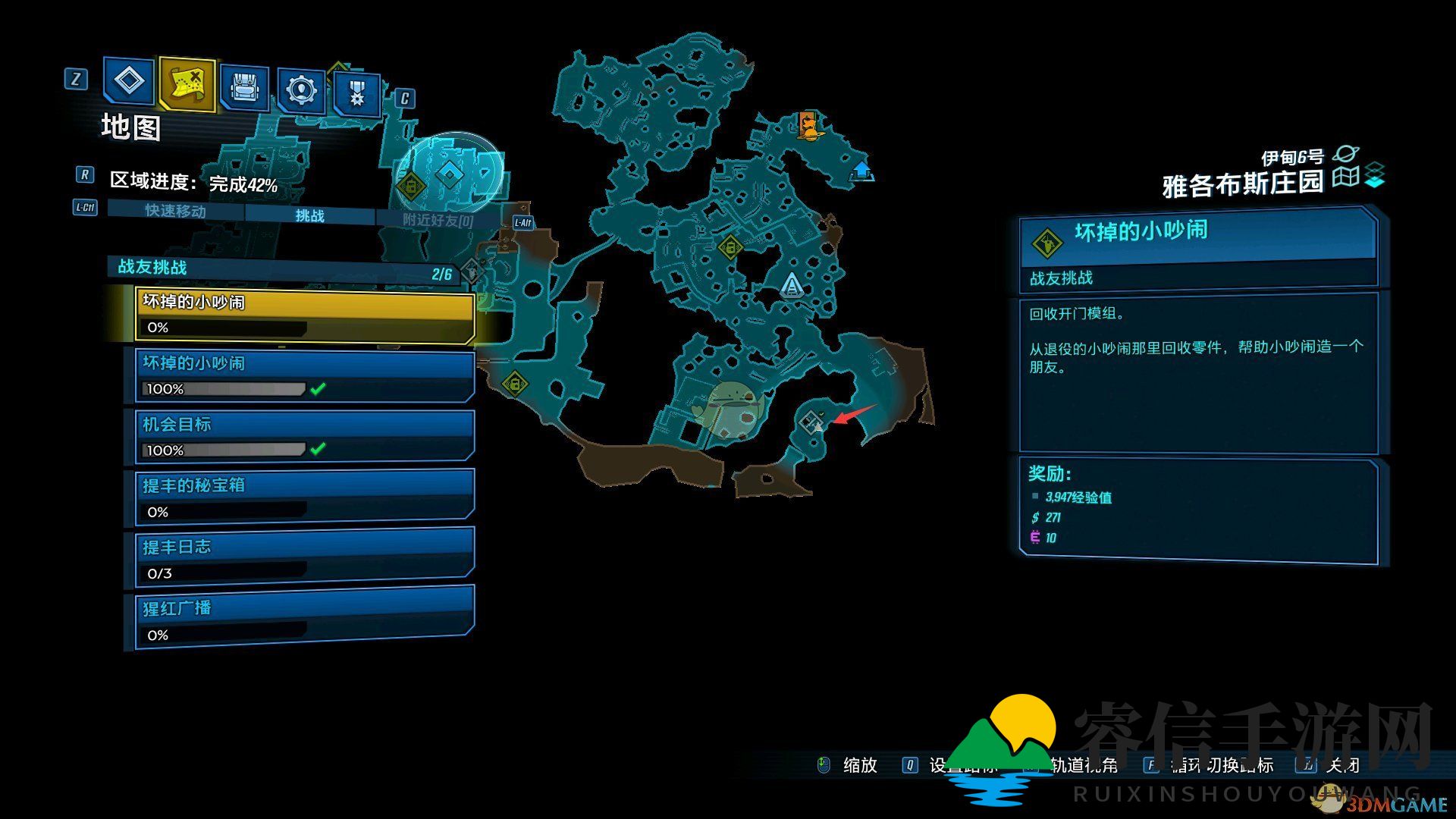Screen dimensions: 1456x819
Task: Select the 挑战 sub-tab
Action: 309,216
